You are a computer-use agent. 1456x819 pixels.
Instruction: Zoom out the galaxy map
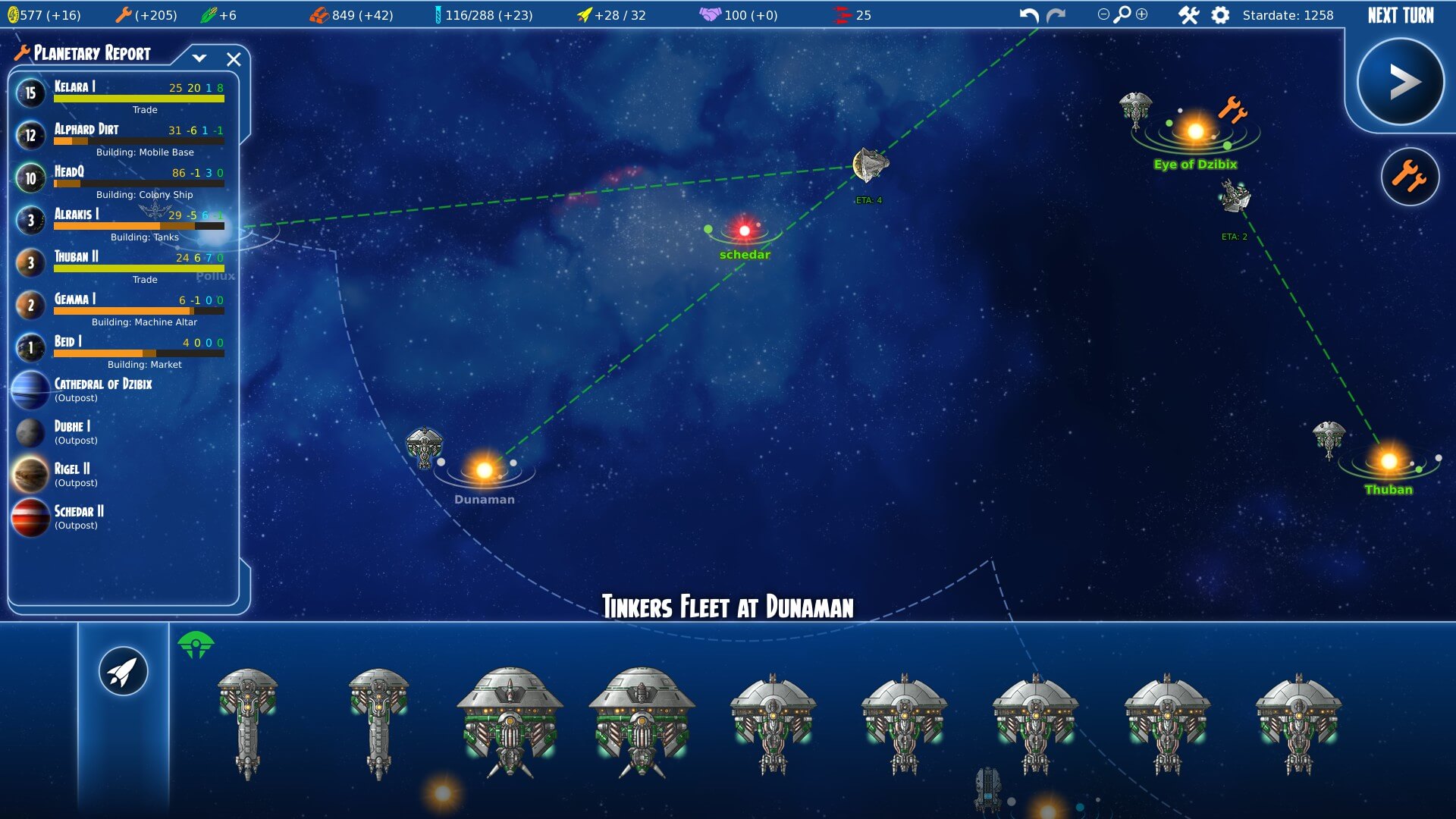click(x=1103, y=14)
